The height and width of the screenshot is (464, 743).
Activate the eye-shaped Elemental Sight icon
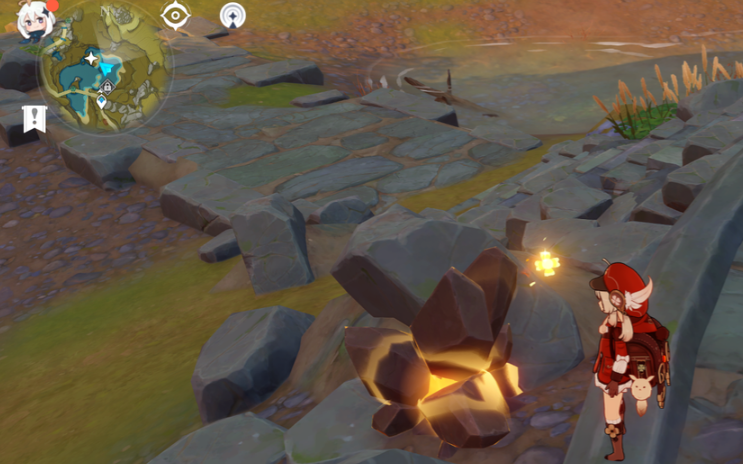pos(176,16)
